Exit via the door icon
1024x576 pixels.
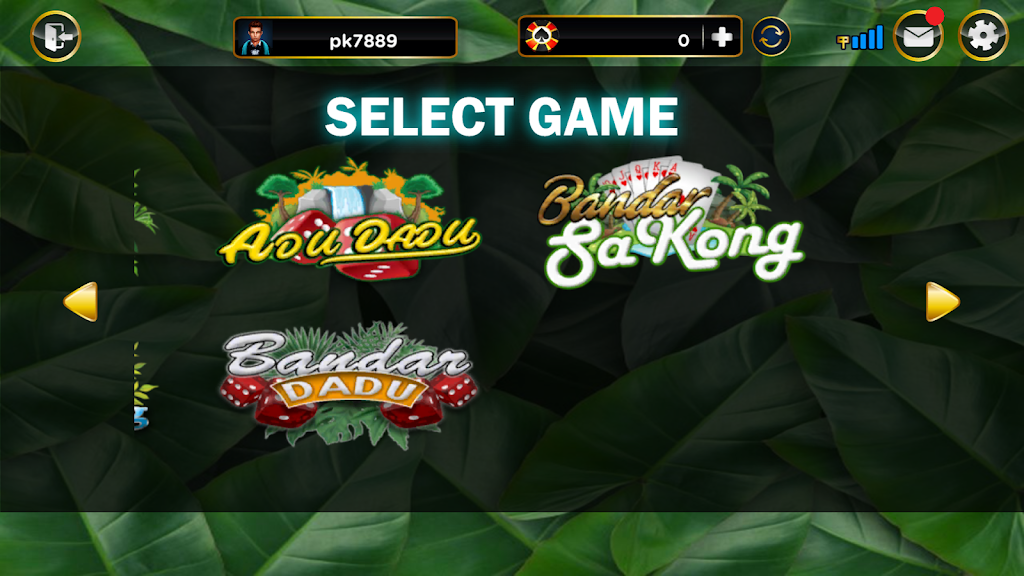pyautogui.click(x=56, y=37)
